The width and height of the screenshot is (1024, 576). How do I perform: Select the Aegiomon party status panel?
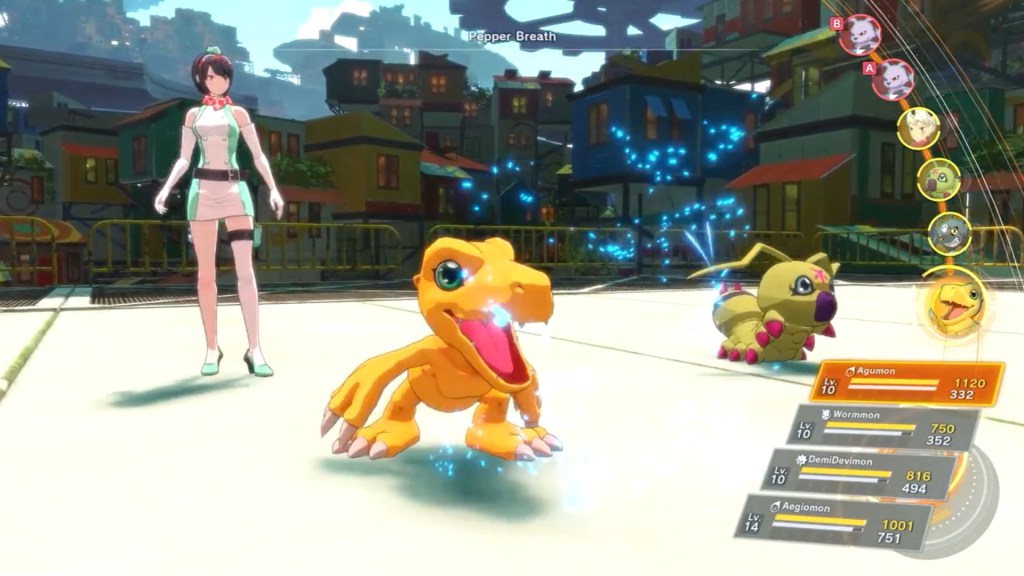[833, 520]
